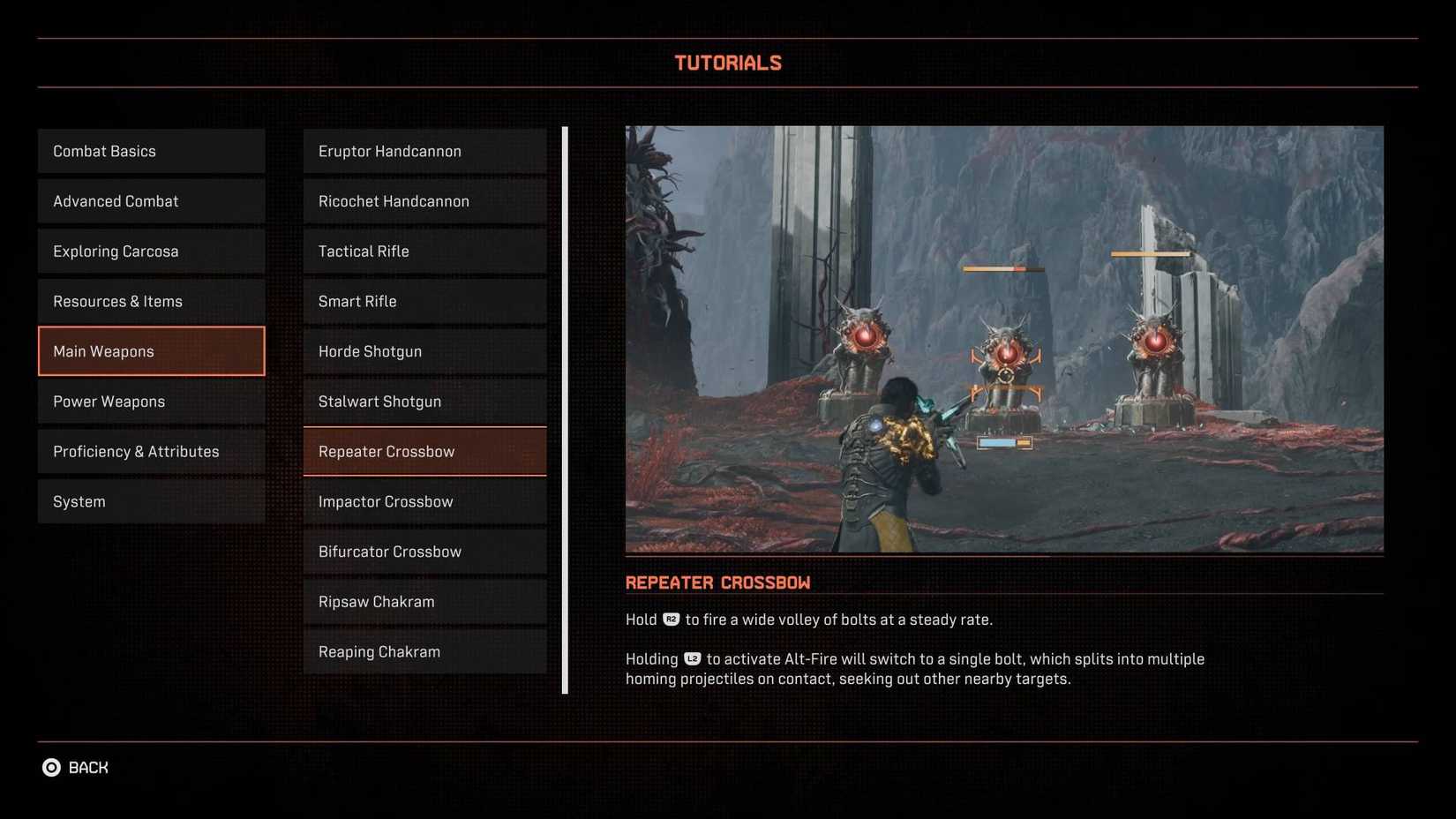The height and width of the screenshot is (819, 1456).
Task: Open the Reaping Chakram tutorial
Action: click(424, 651)
